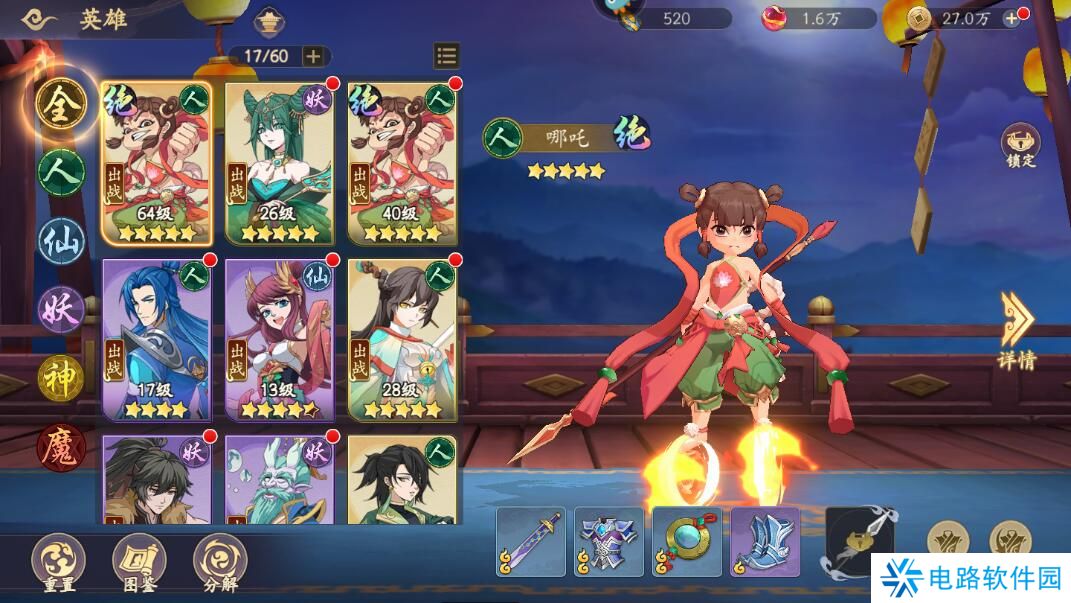1071x603 pixels.
Task: Filter heroes by 魔 faction
Action: click(61, 447)
